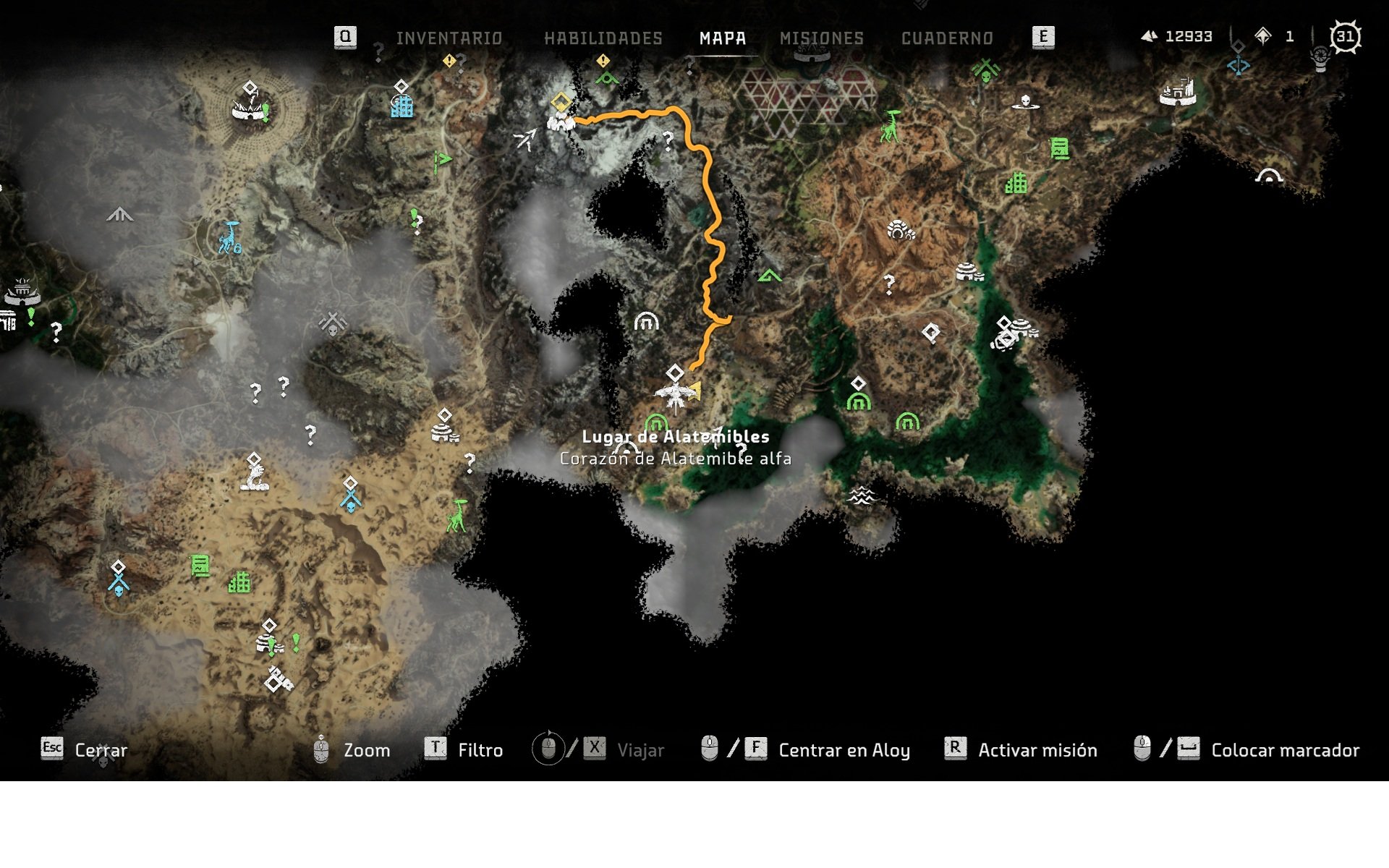
Task: Click Activar misión
Action: [x=1037, y=750]
